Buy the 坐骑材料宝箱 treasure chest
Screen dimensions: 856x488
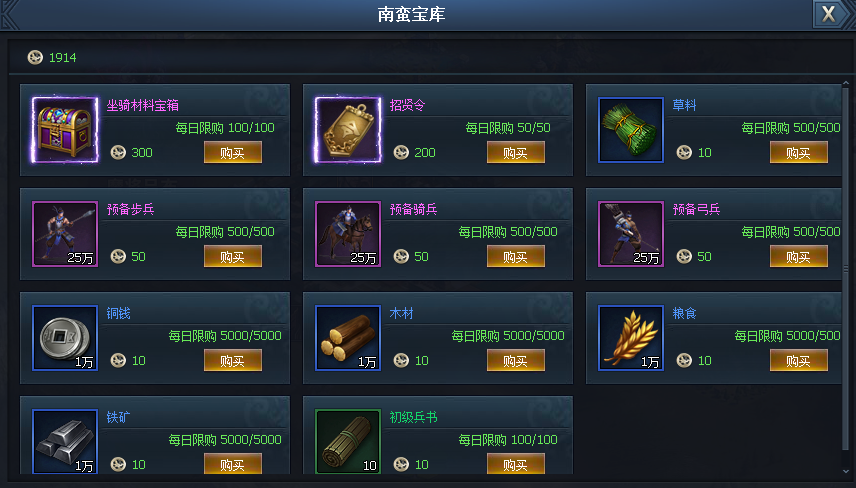tap(233, 152)
